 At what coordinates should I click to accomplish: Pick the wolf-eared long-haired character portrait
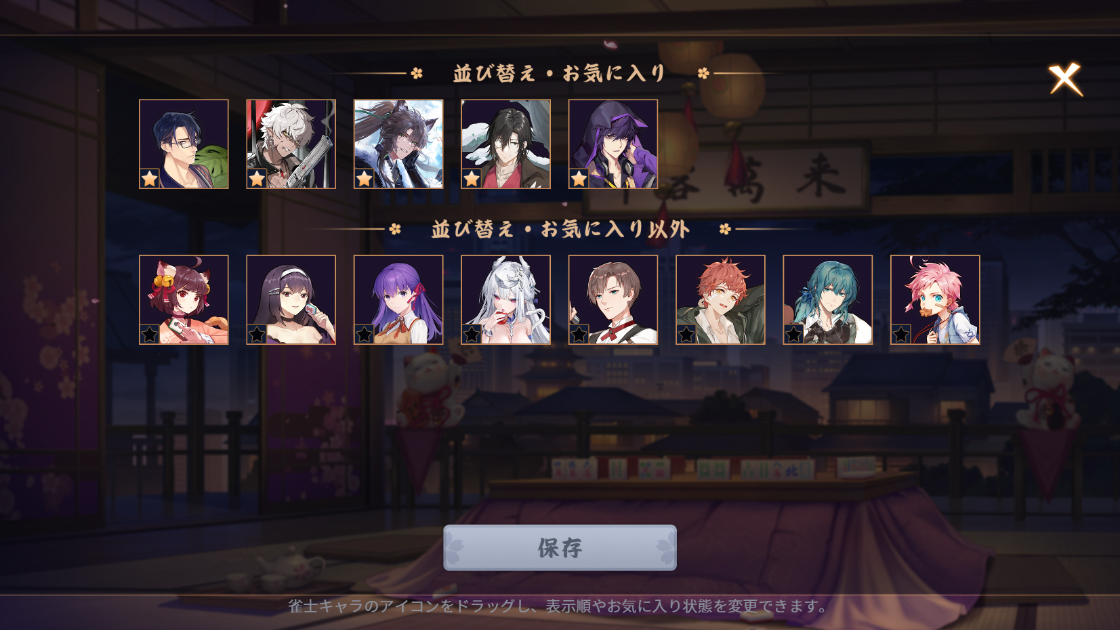[x=398, y=144]
